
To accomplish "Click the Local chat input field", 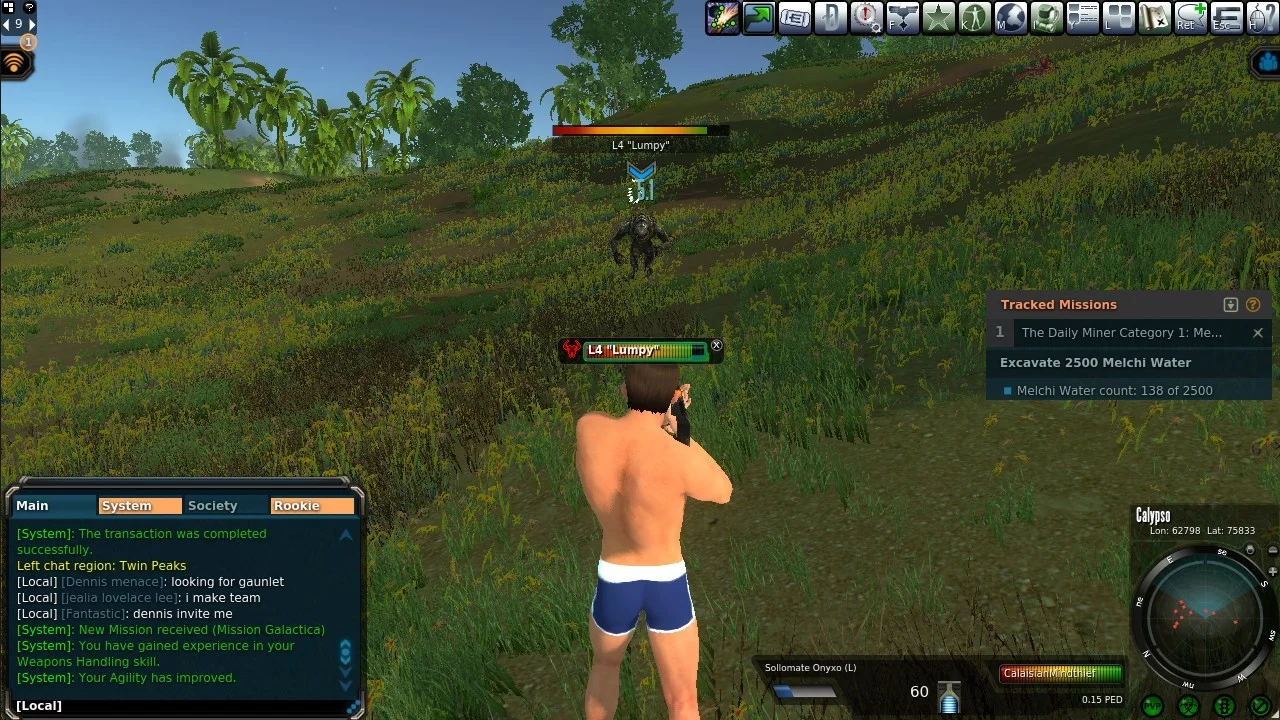I will (x=180, y=706).
